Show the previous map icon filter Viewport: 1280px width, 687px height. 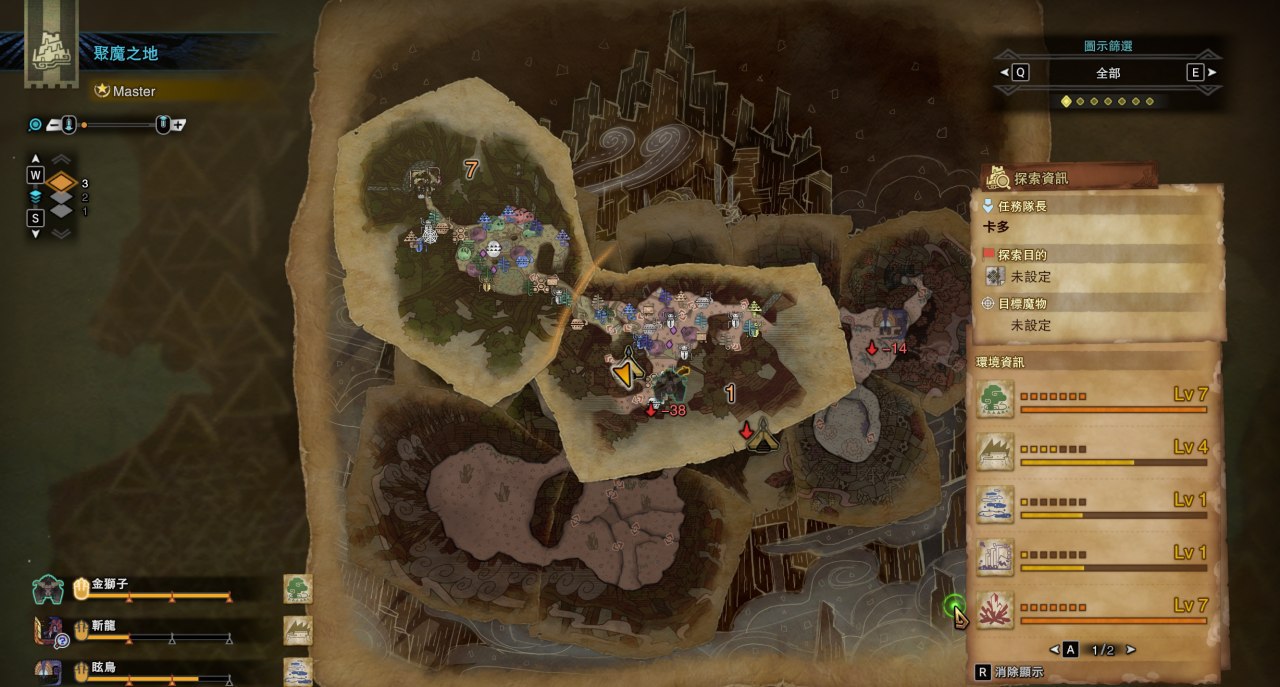1006,72
